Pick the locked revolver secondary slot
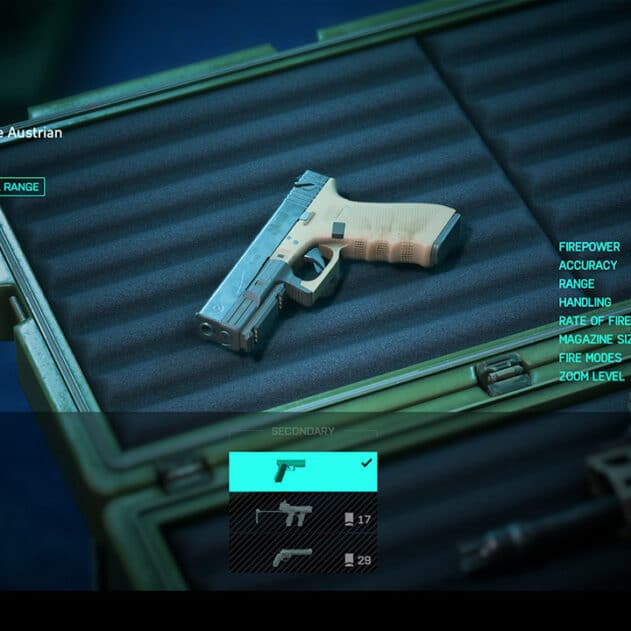The height and width of the screenshot is (631, 631). [302, 557]
